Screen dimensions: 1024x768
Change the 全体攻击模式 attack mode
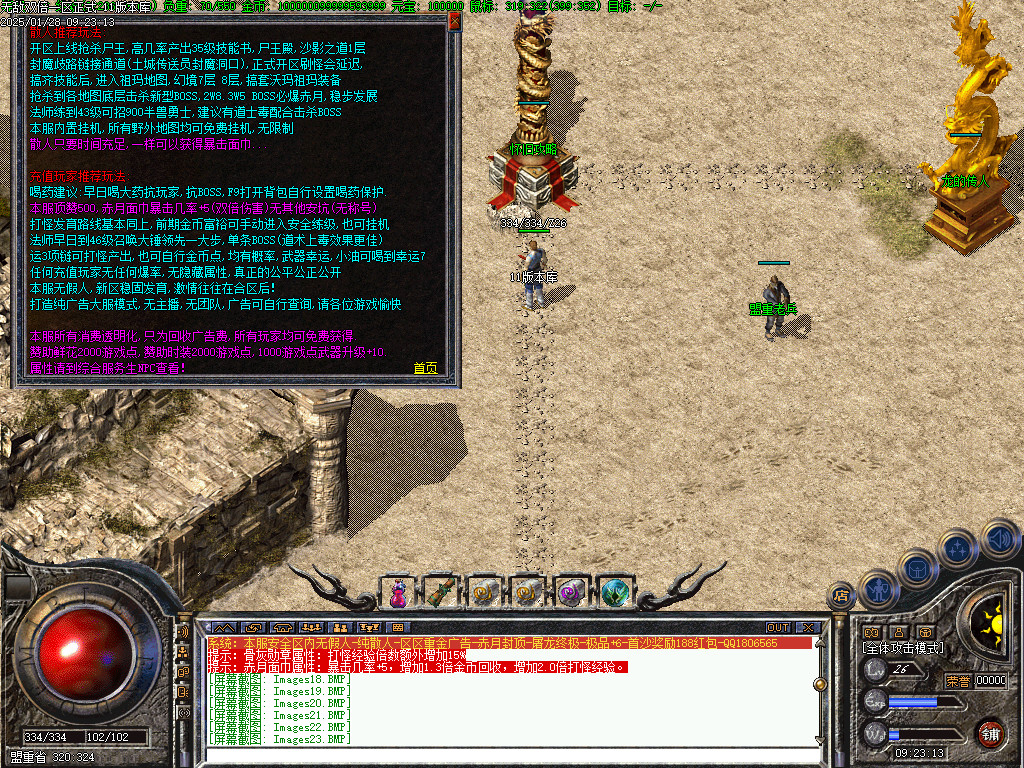(x=903, y=648)
